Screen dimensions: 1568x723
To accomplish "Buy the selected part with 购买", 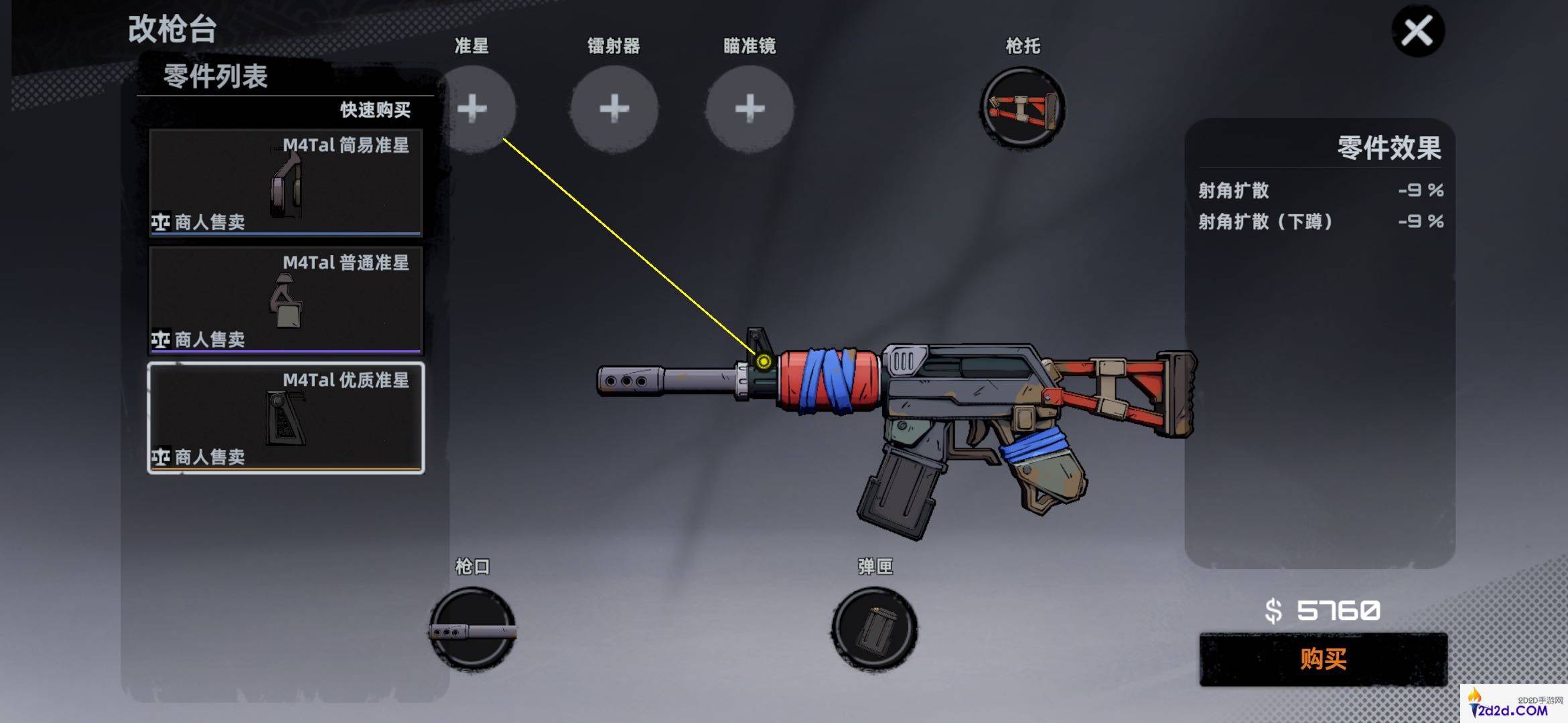I will coord(1323,659).
